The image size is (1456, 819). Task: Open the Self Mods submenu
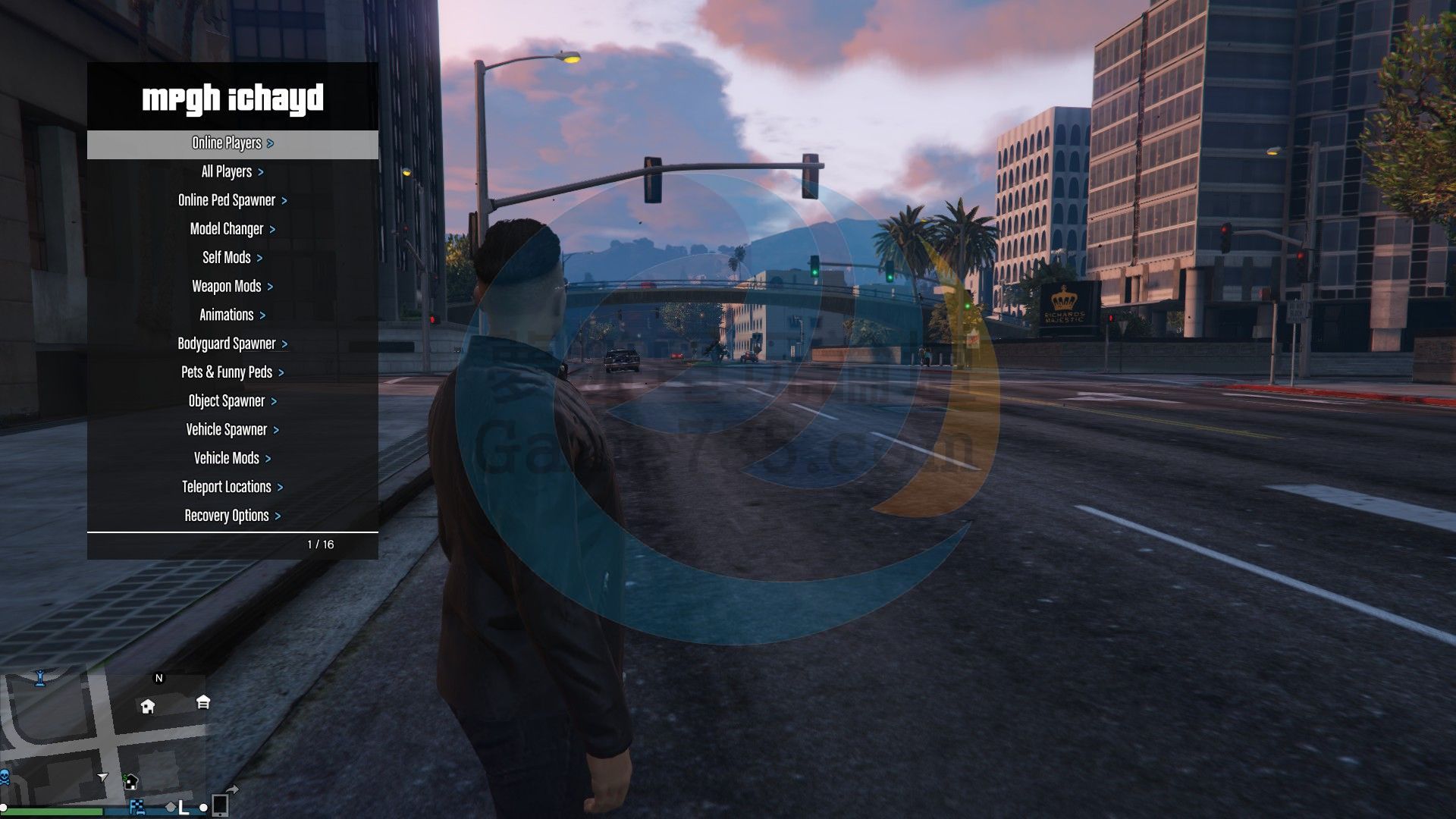[232, 258]
